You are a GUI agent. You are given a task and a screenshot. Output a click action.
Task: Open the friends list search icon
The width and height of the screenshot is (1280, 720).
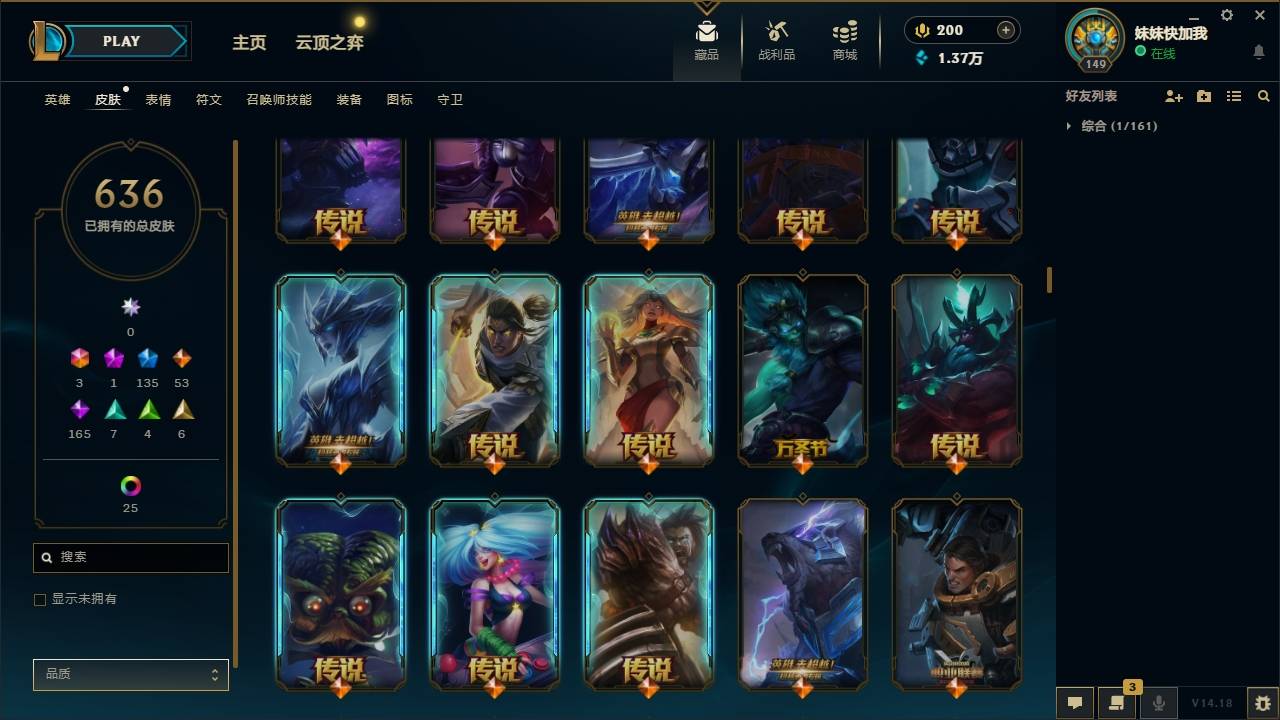pyautogui.click(x=1264, y=96)
